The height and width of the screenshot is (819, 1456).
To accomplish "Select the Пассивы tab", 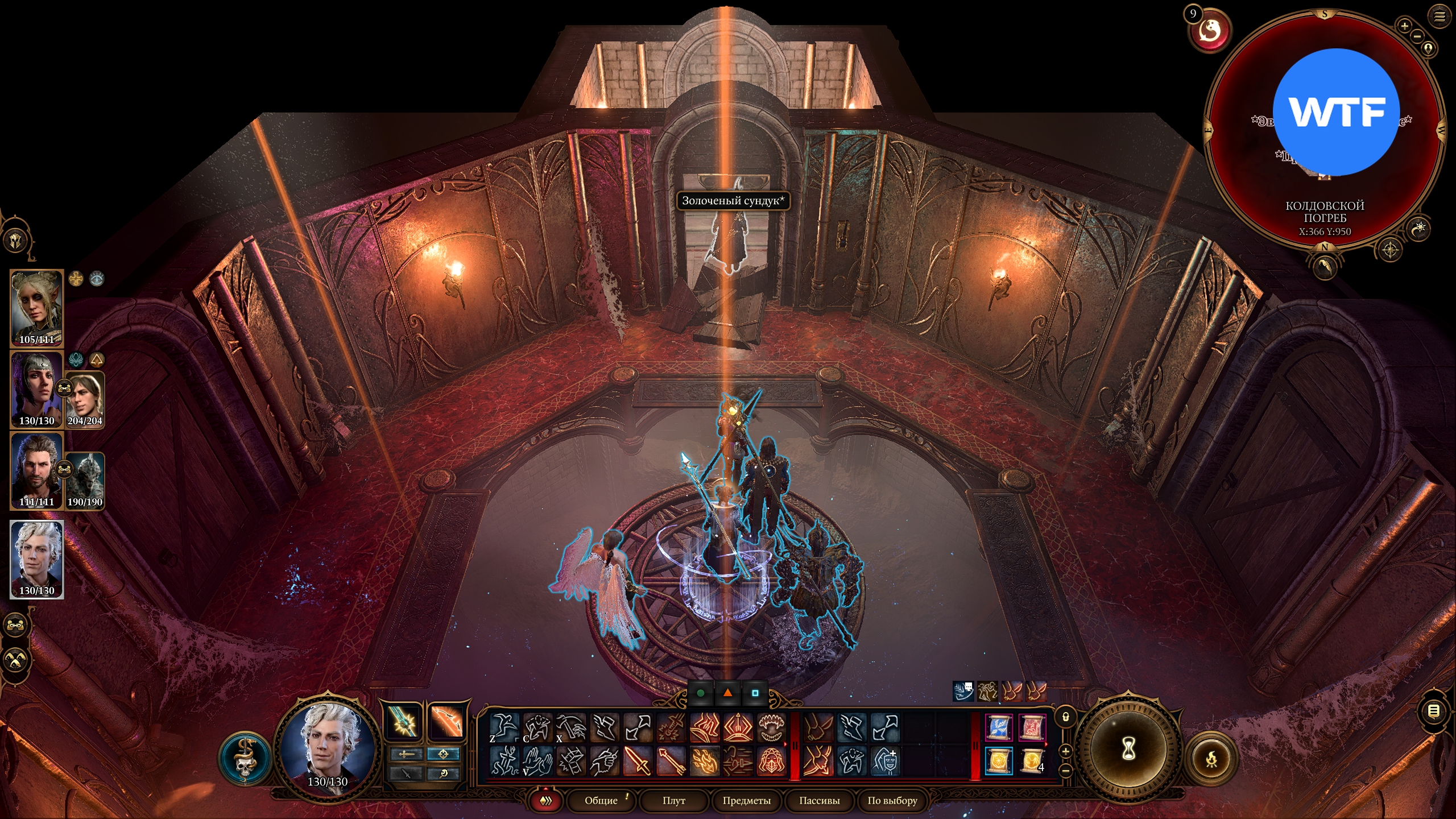I will 819,800.
